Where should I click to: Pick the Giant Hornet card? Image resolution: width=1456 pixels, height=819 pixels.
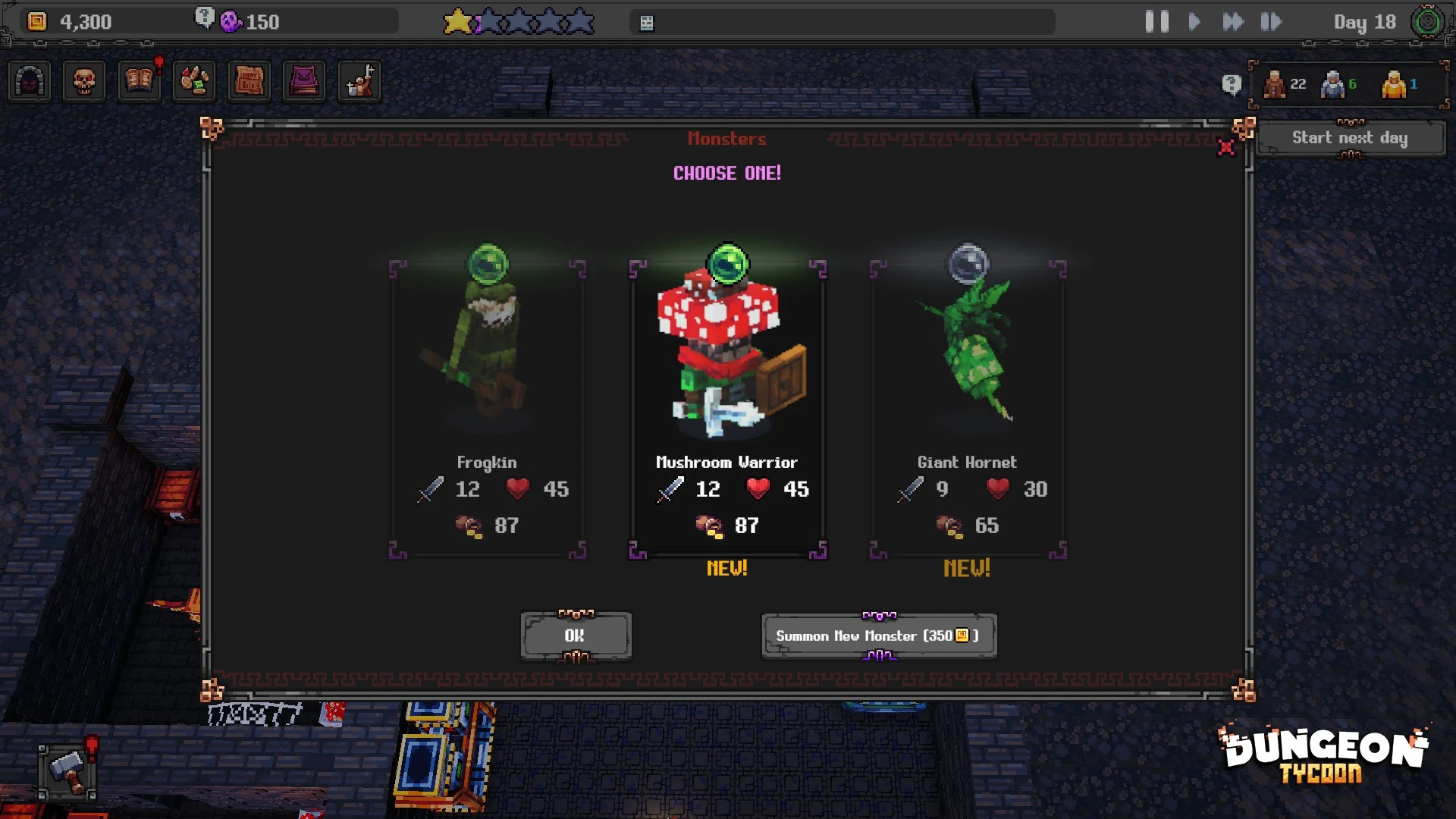coord(967,402)
